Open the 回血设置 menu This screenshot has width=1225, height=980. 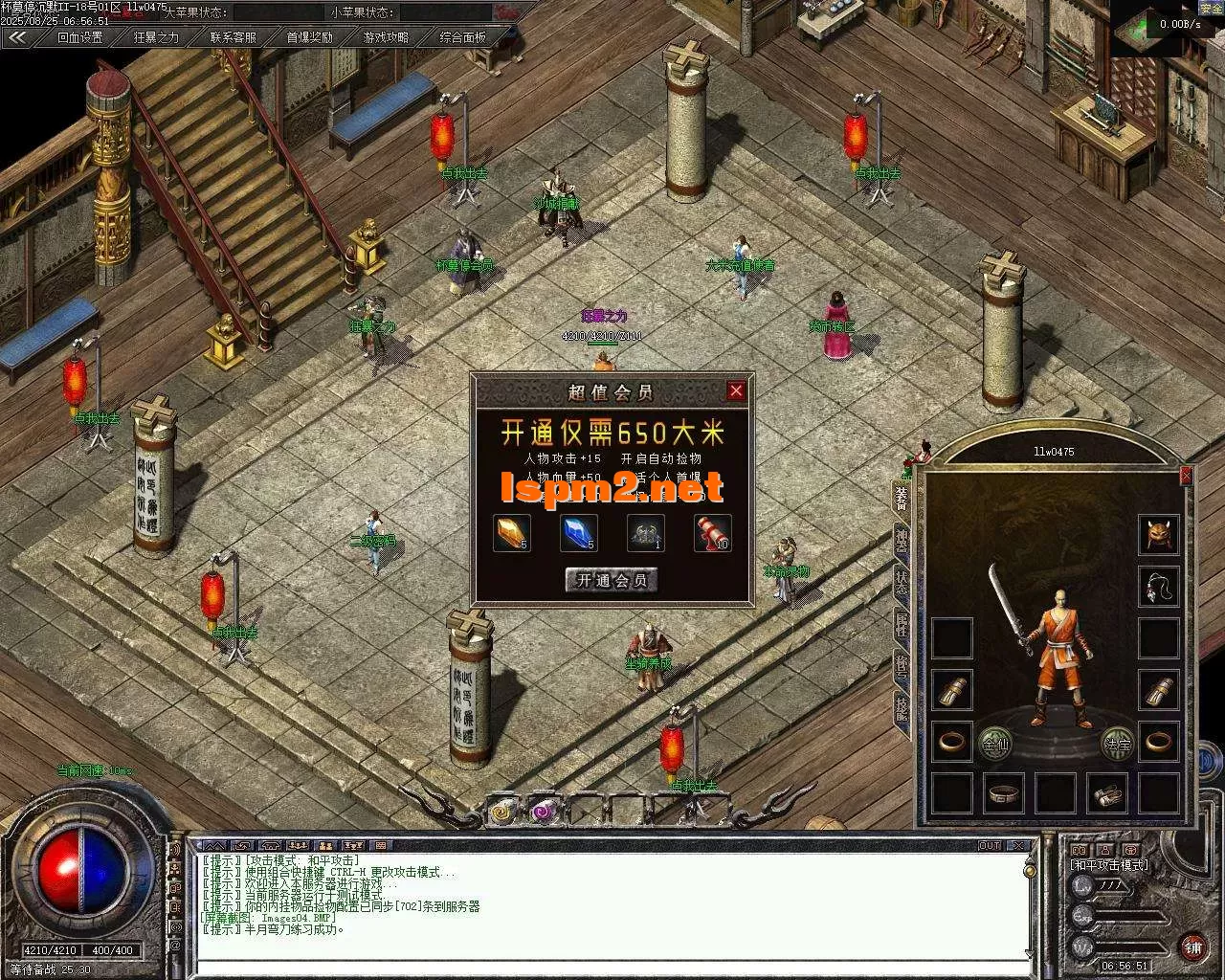[79, 37]
